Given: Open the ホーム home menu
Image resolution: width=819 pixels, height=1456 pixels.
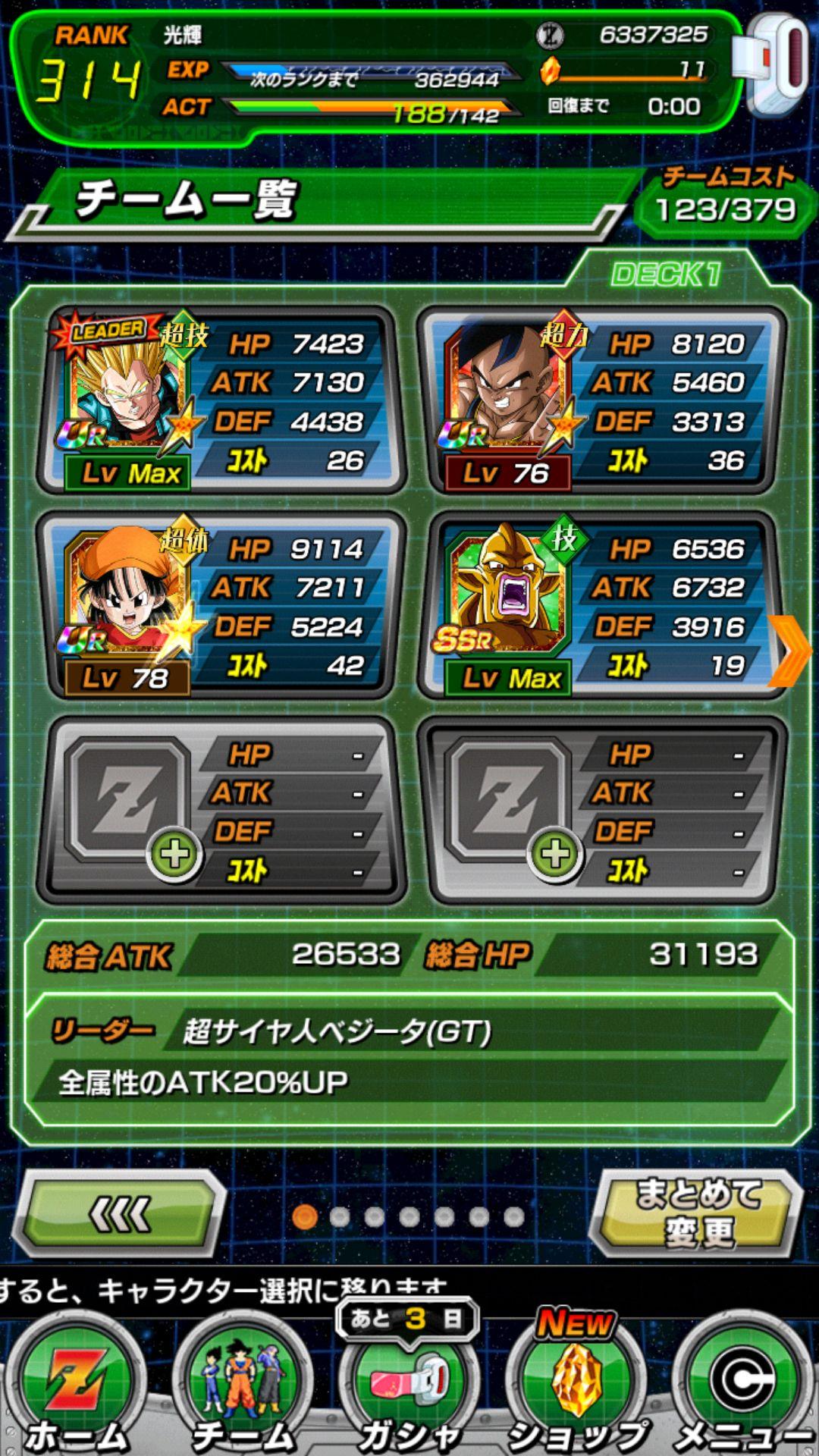Looking at the screenshot, I should point(74,1388).
